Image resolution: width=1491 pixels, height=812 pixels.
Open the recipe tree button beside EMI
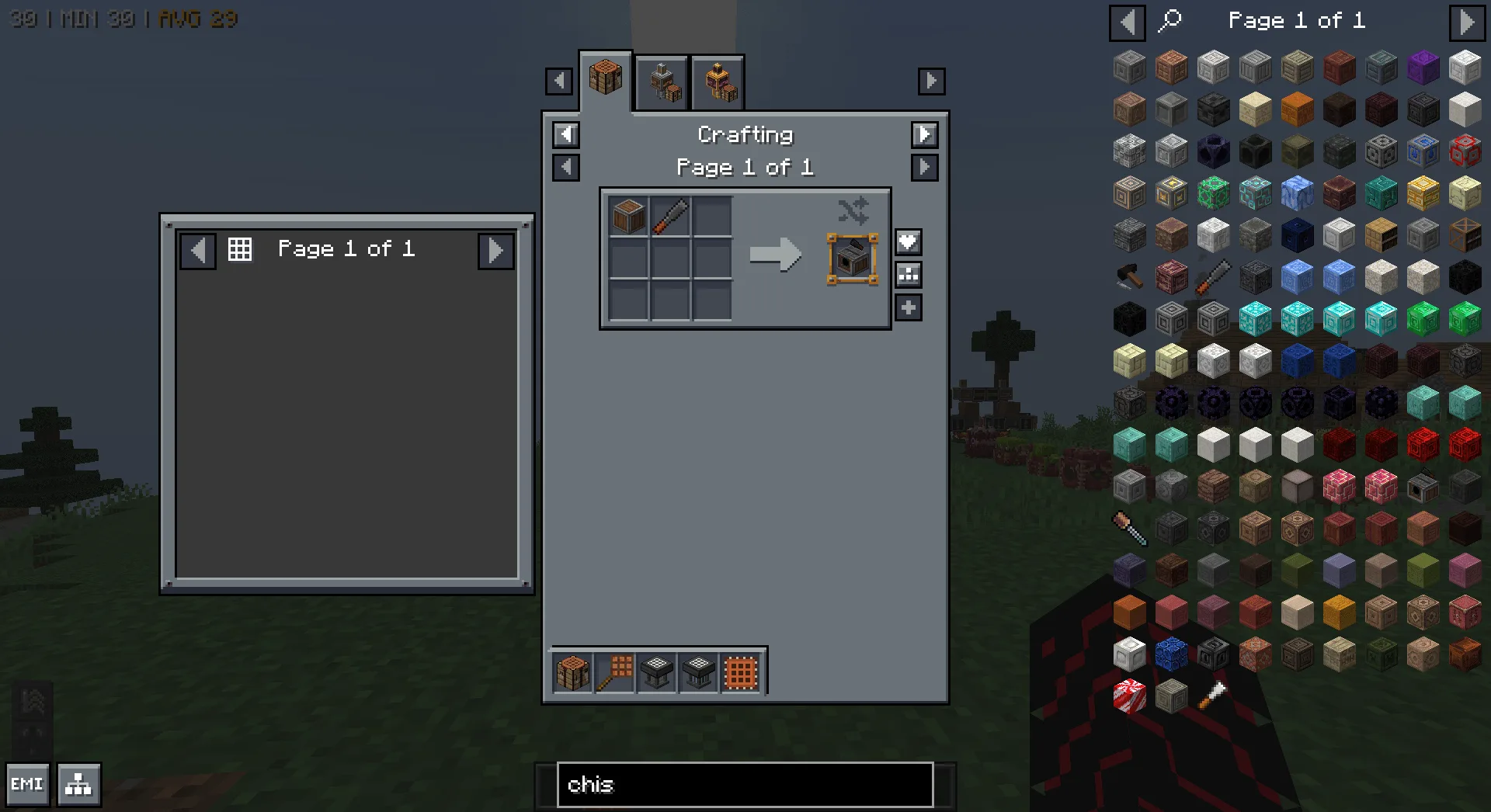[78, 784]
